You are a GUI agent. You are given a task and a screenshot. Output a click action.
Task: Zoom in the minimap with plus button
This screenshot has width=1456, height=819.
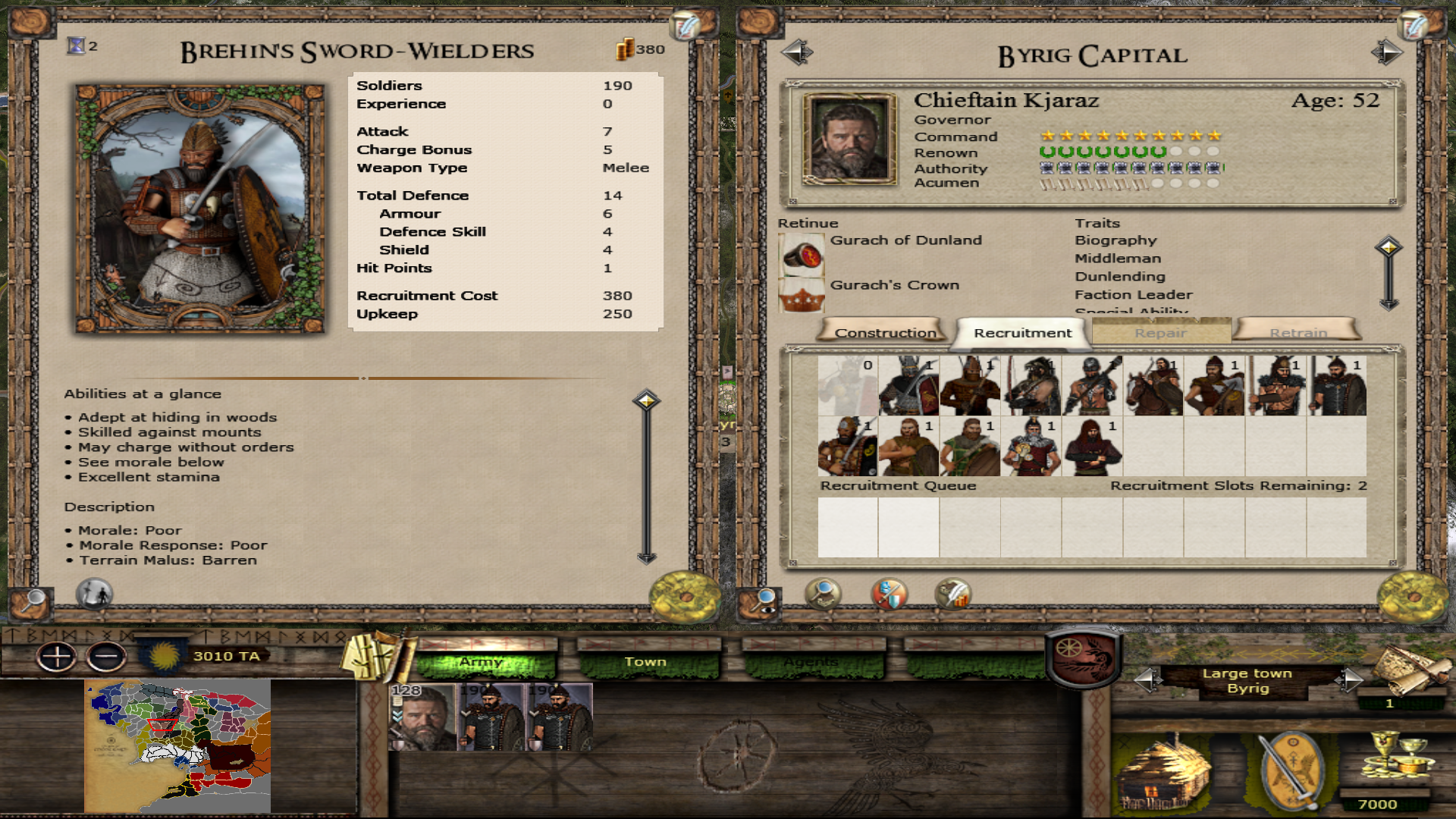pyautogui.click(x=57, y=657)
